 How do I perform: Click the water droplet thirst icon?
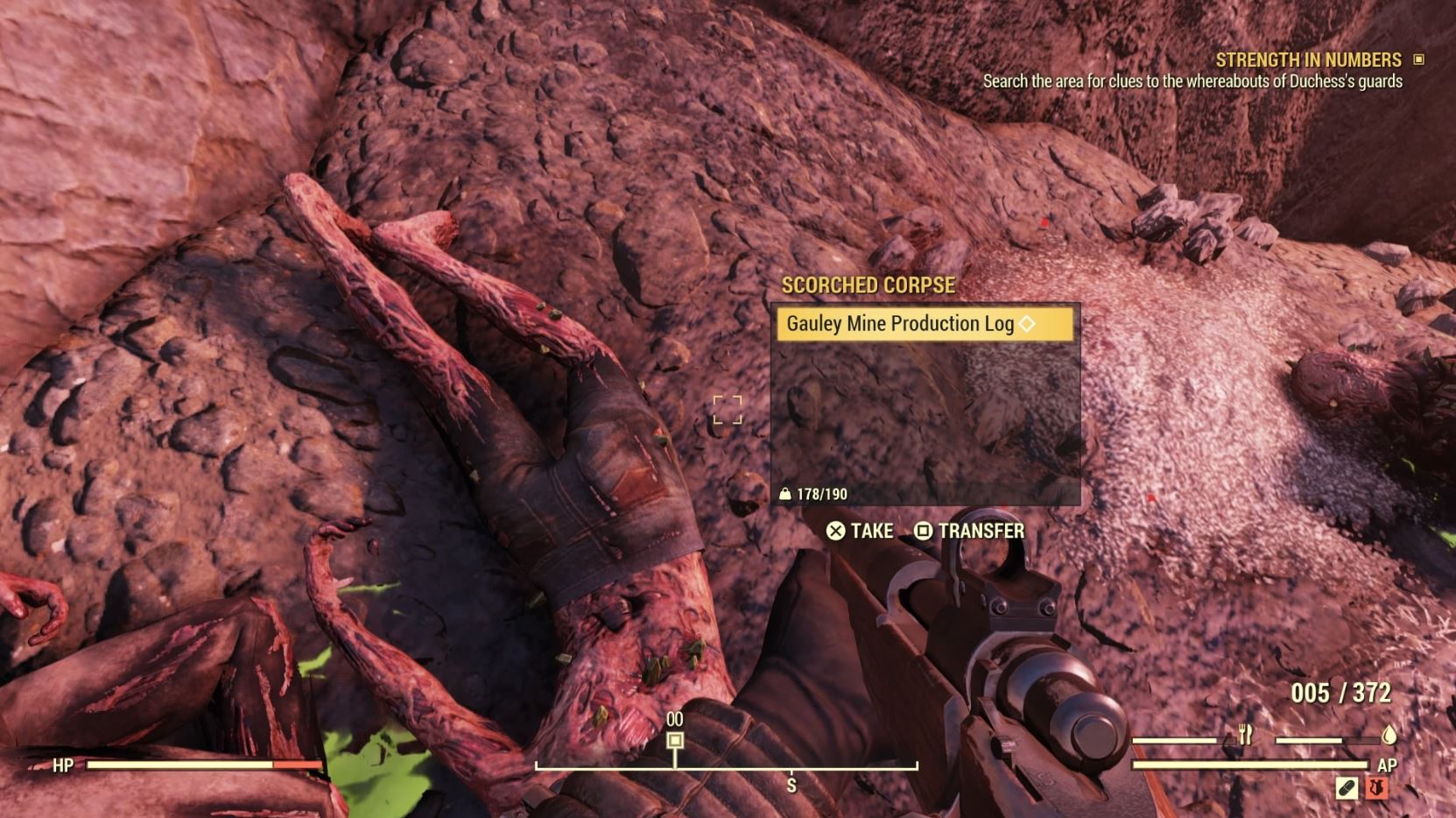[1389, 736]
